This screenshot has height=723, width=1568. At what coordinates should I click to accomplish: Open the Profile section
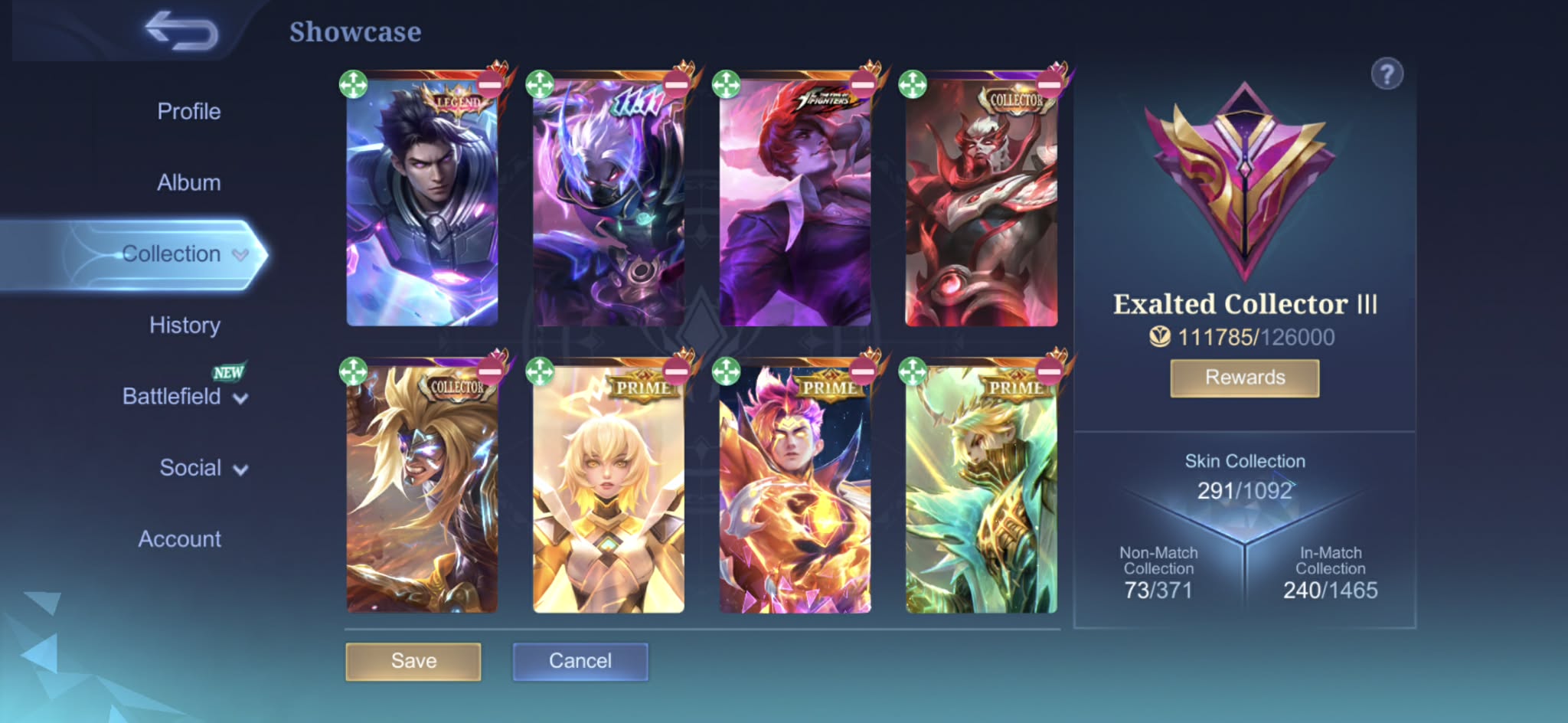point(188,112)
